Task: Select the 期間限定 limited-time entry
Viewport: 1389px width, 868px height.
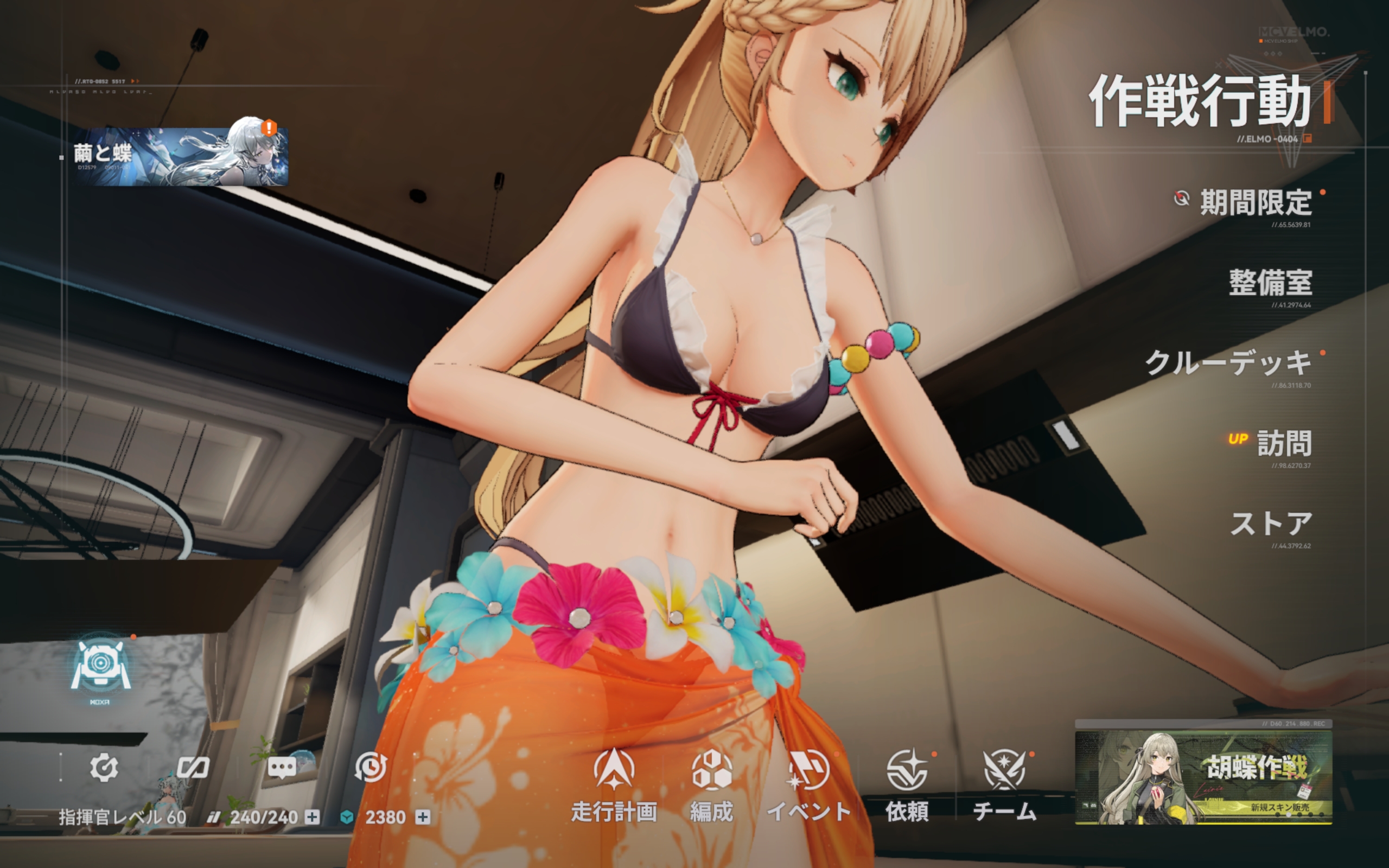Action: point(1254,203)
